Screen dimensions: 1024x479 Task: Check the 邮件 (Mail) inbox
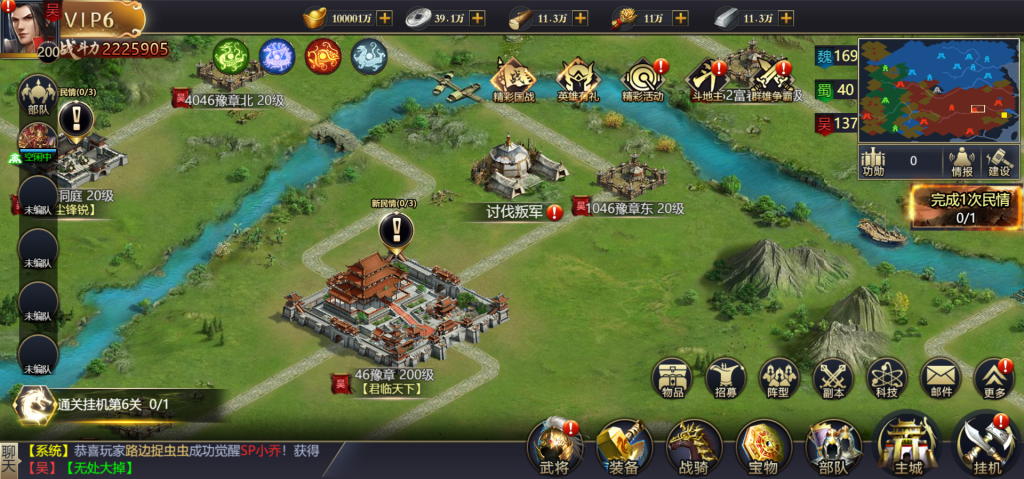pos(940,380)
